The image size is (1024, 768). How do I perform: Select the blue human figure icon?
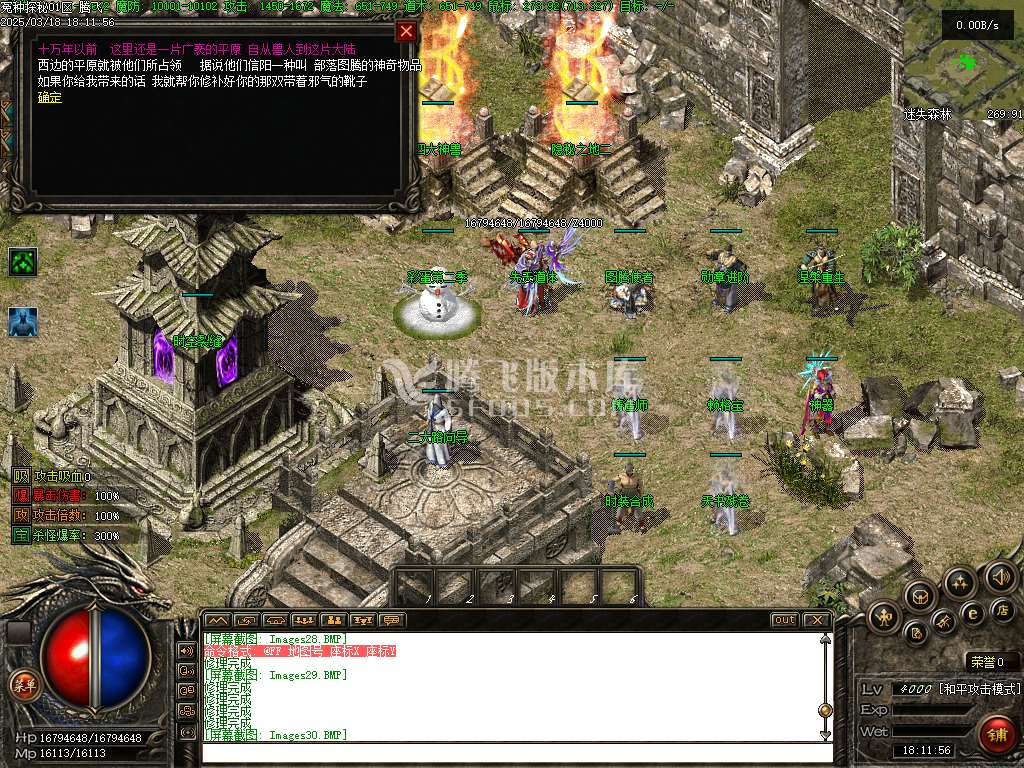(23, 322)
